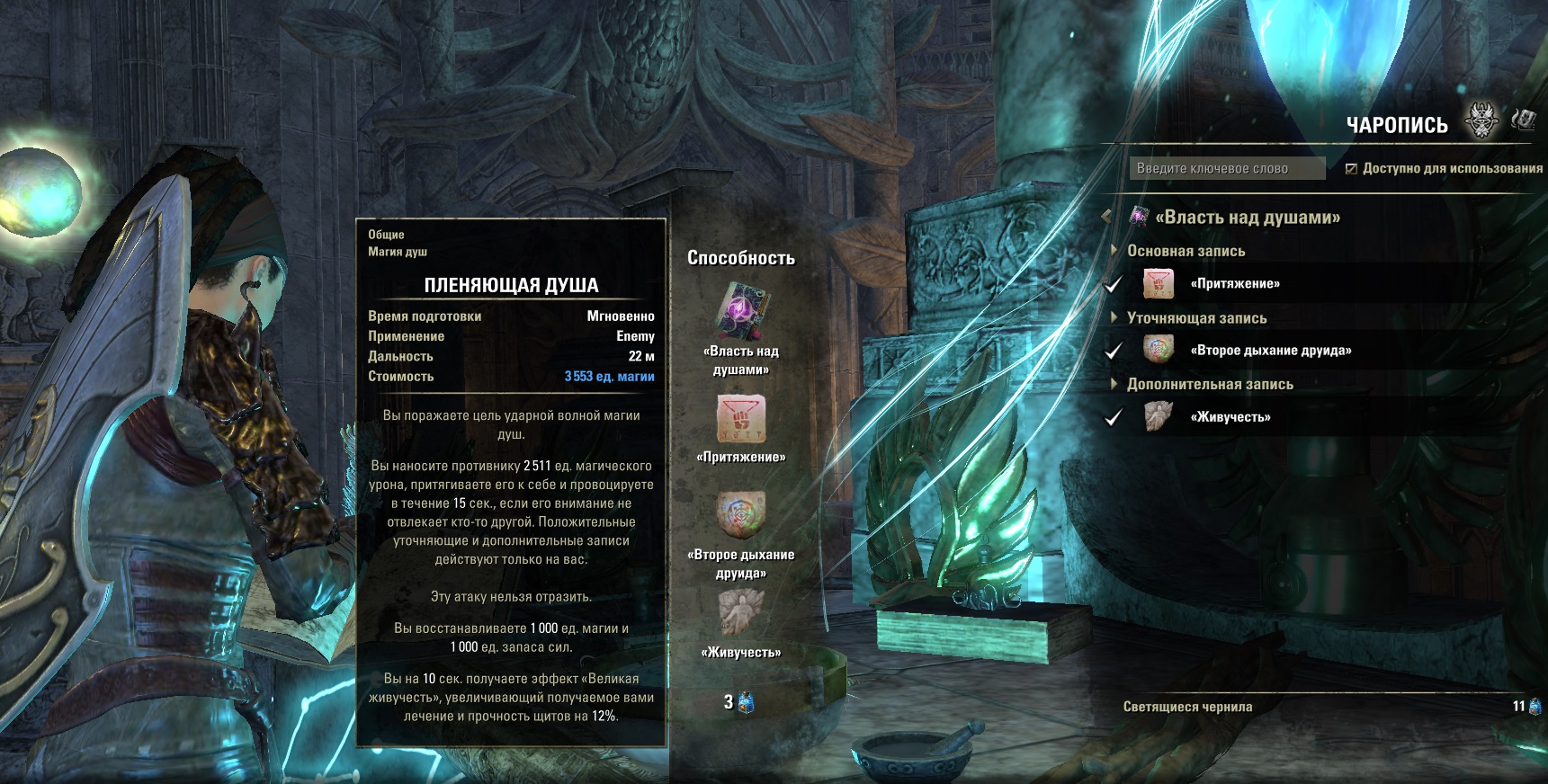This screenshot has width=1548, height=784.
Task: Pick «Живучесть» in the script list
Action: [1230, 417]
